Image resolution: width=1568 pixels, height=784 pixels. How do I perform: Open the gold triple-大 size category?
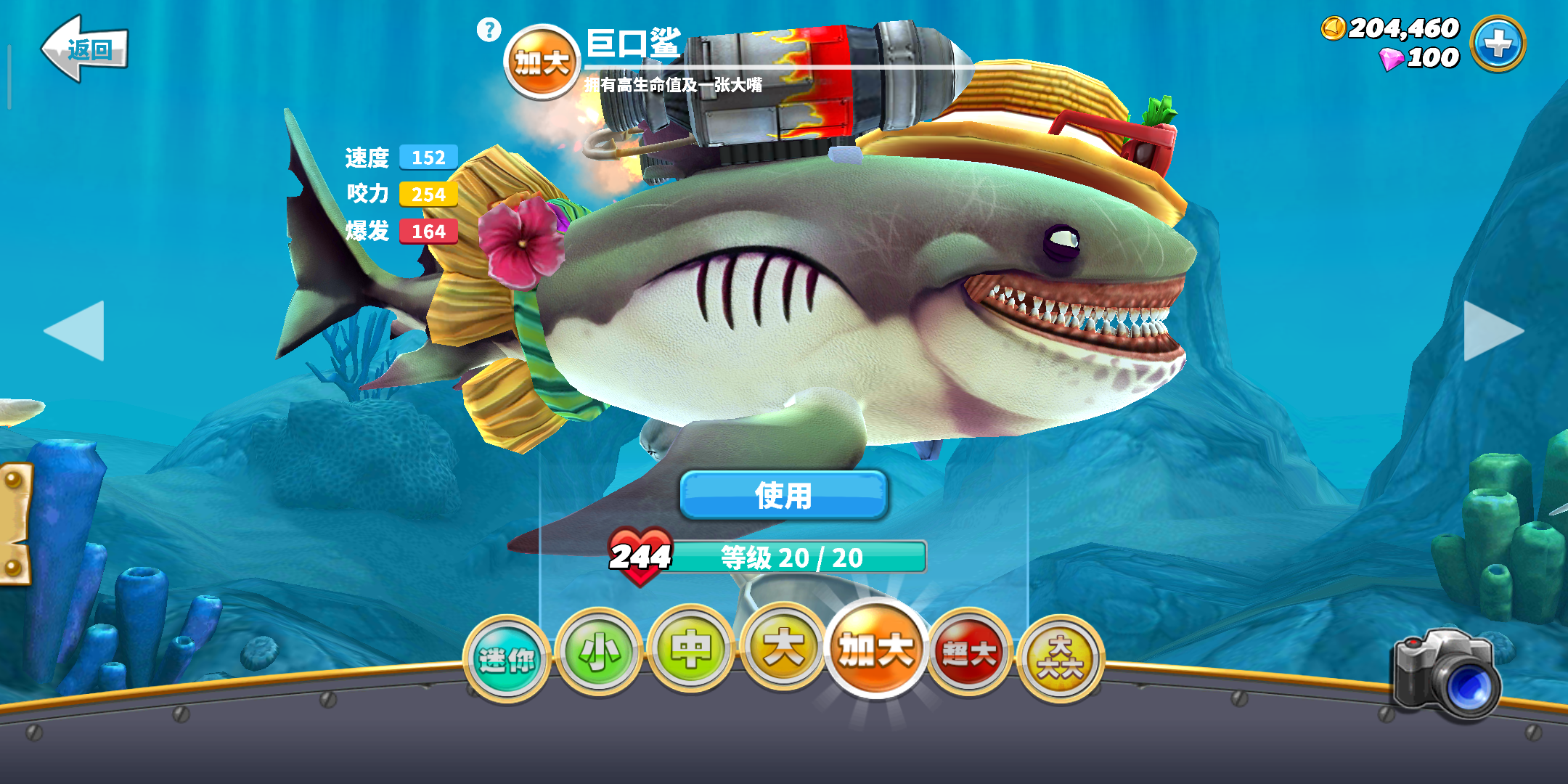click(1061, 658)
